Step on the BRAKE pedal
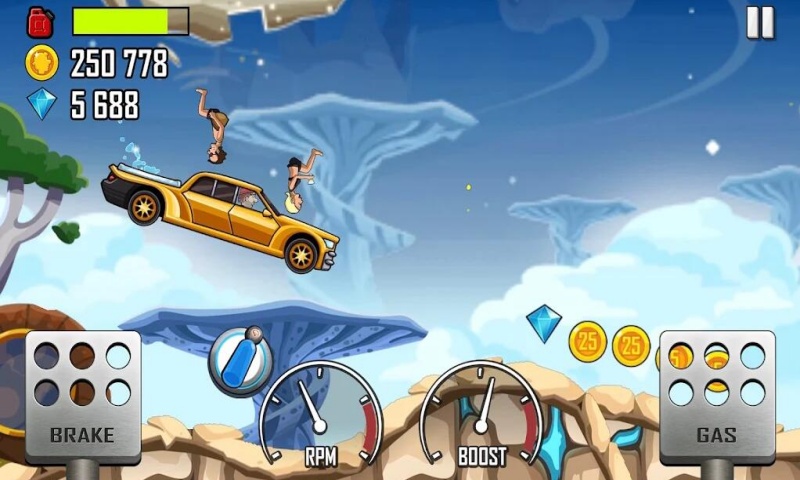Image resolution: width=800 pixels, height=480 pixels. pyautogui.click(x=83, y=396)
